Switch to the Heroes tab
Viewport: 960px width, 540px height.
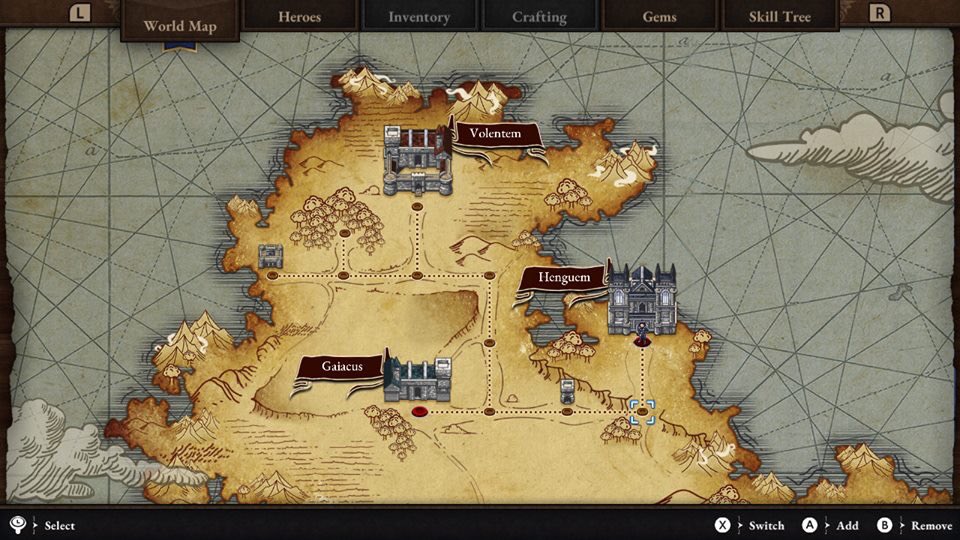pos(299,17)
